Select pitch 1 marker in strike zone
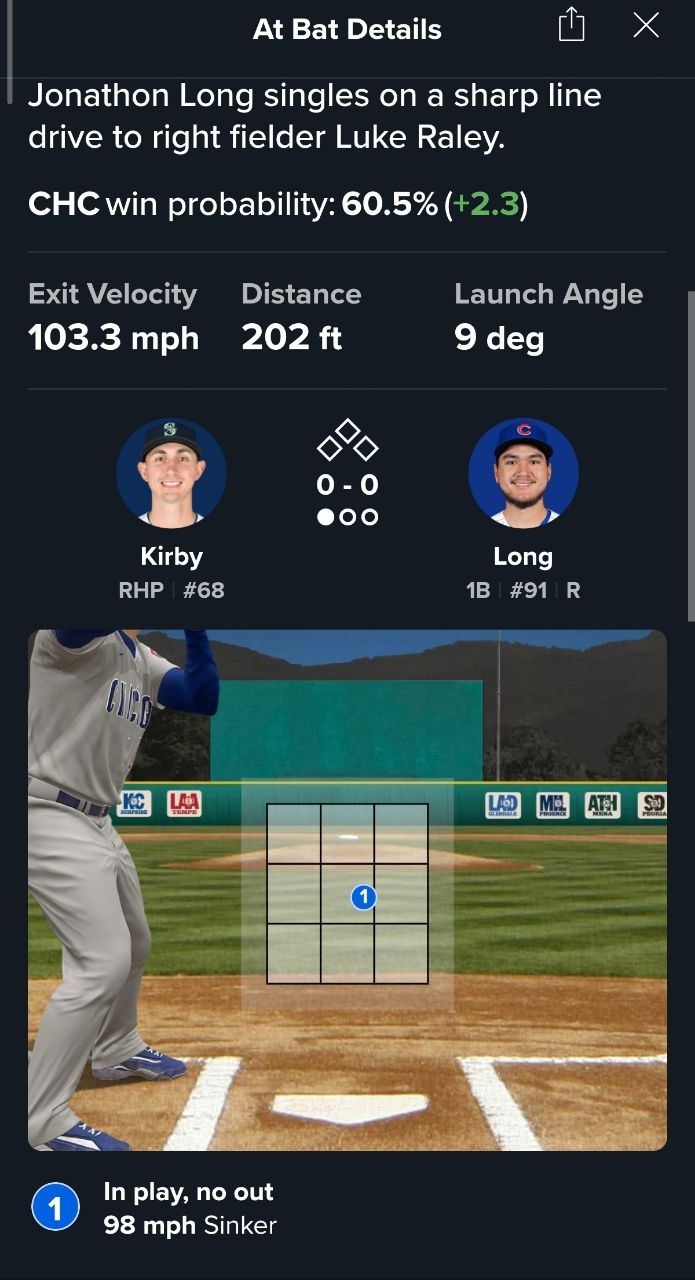 point(363,897)
